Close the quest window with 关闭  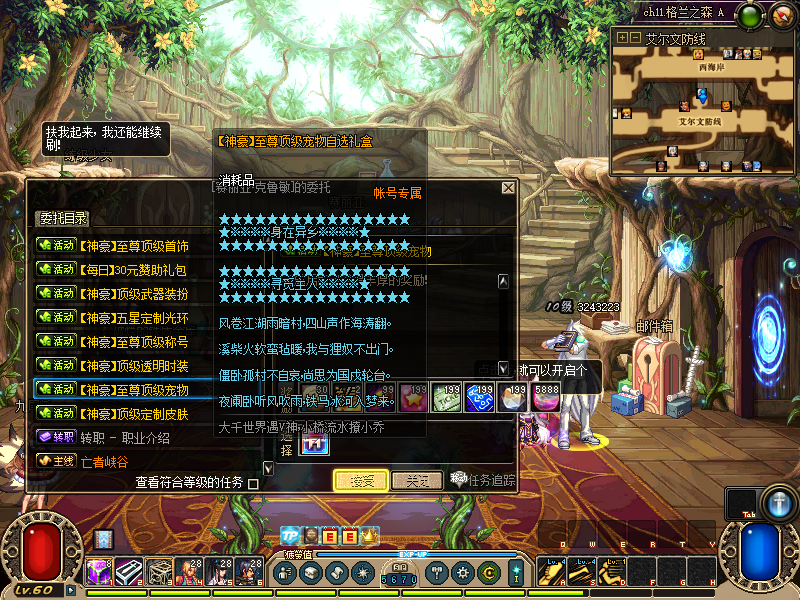point(417,481)
